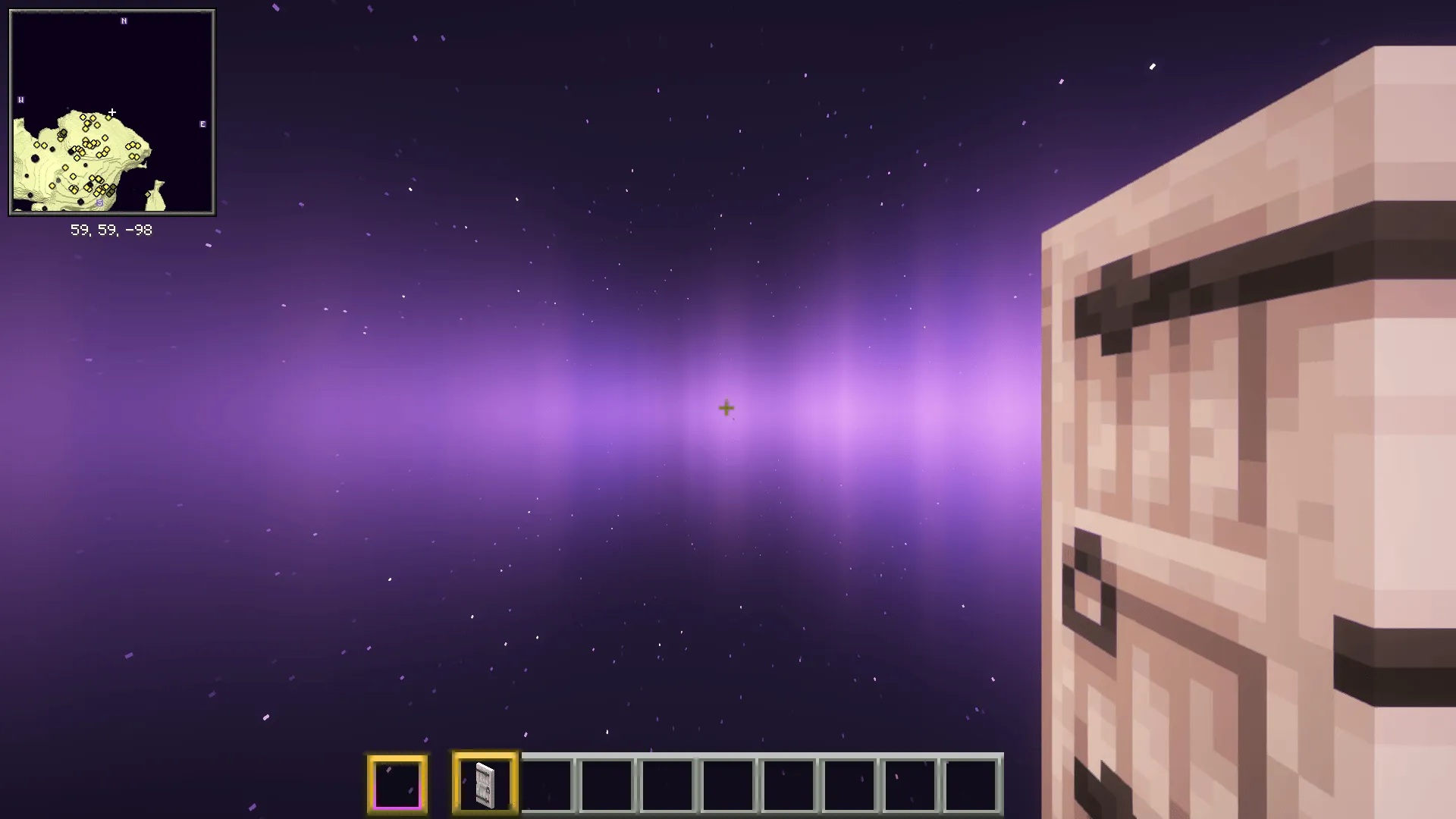Click the S compass label on the minimap

point(100,202)
